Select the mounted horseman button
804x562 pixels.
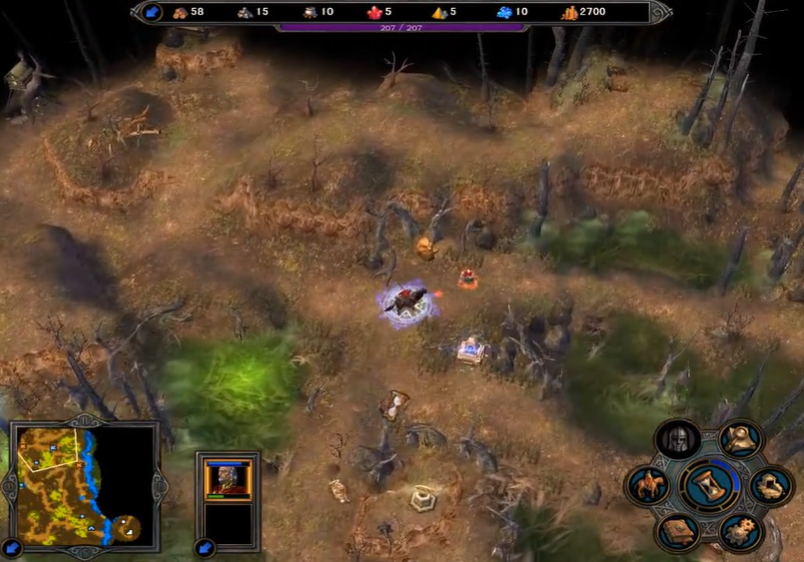click(x=647, y=486)
